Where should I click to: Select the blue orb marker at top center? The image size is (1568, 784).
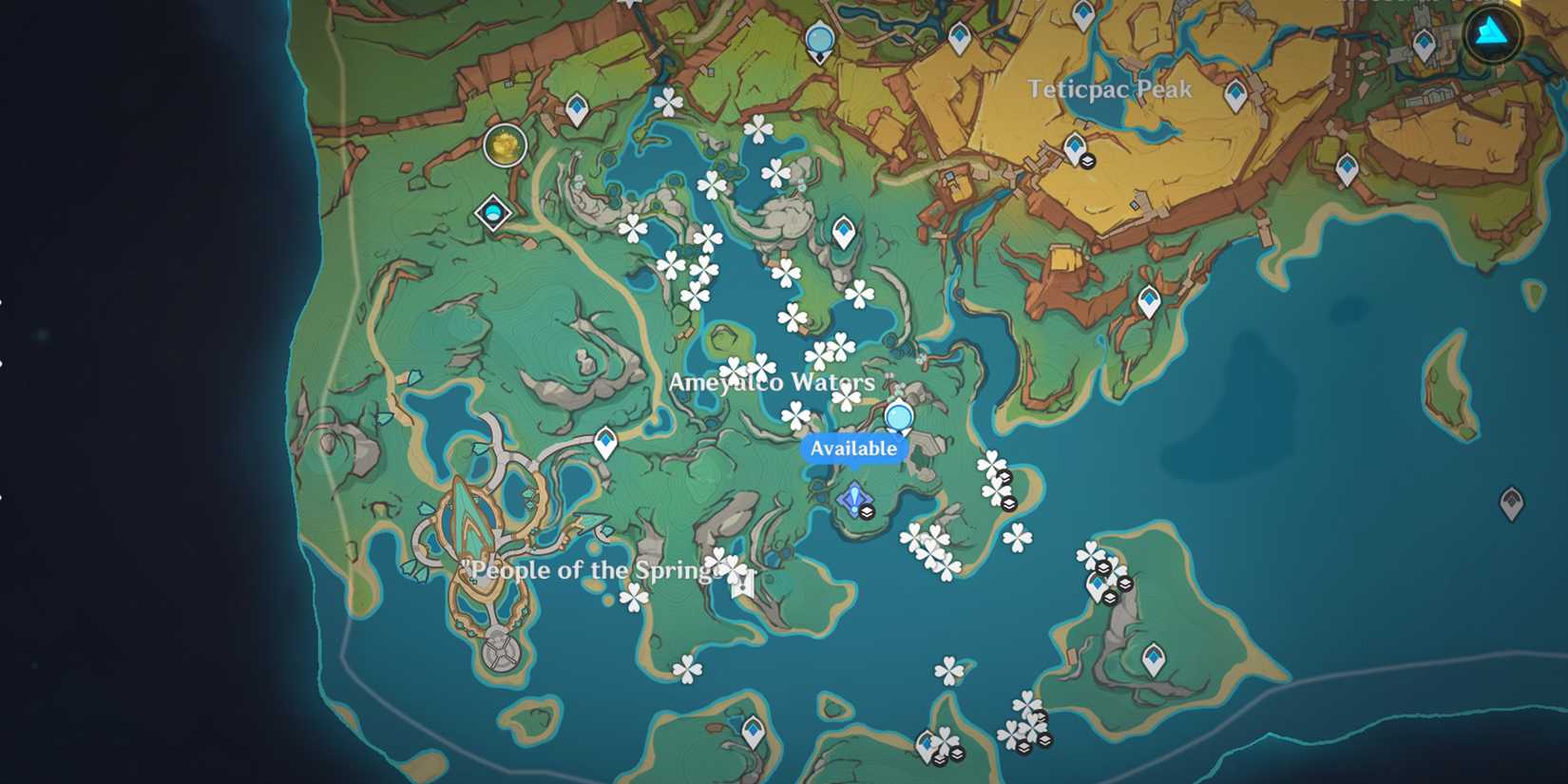tap(818, 40)
